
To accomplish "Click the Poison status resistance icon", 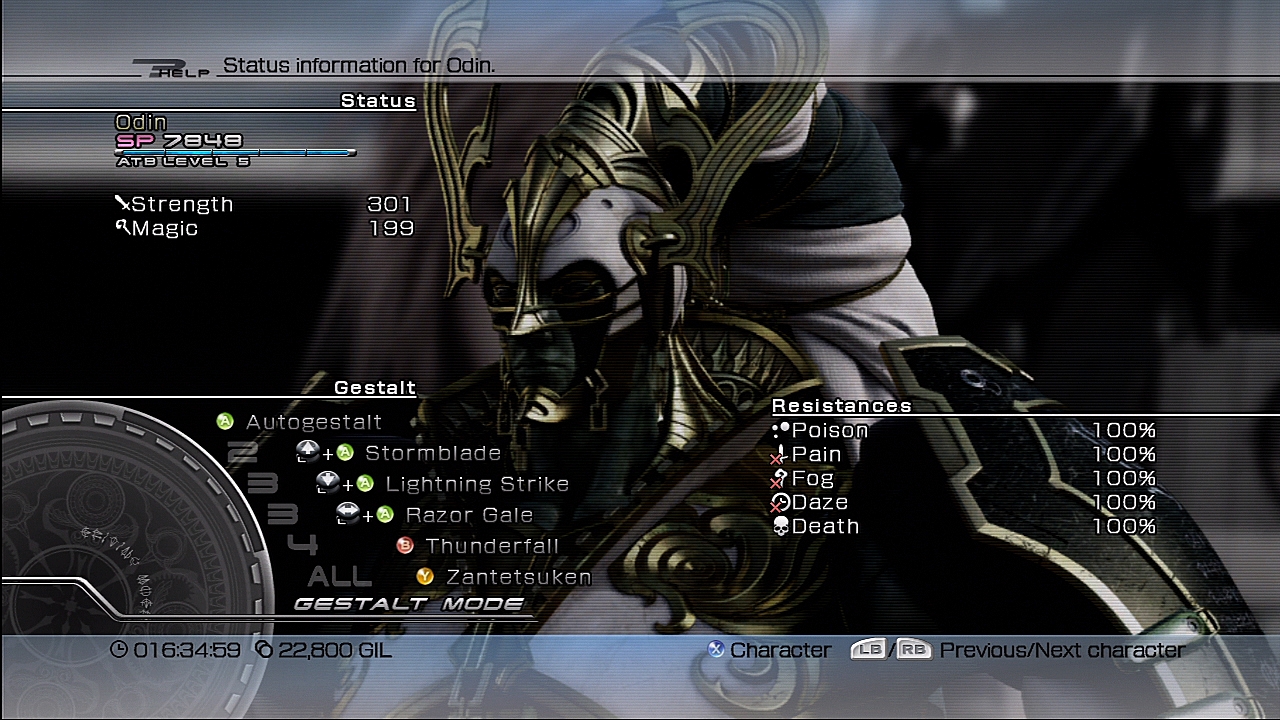I will (x=780, y=429).
